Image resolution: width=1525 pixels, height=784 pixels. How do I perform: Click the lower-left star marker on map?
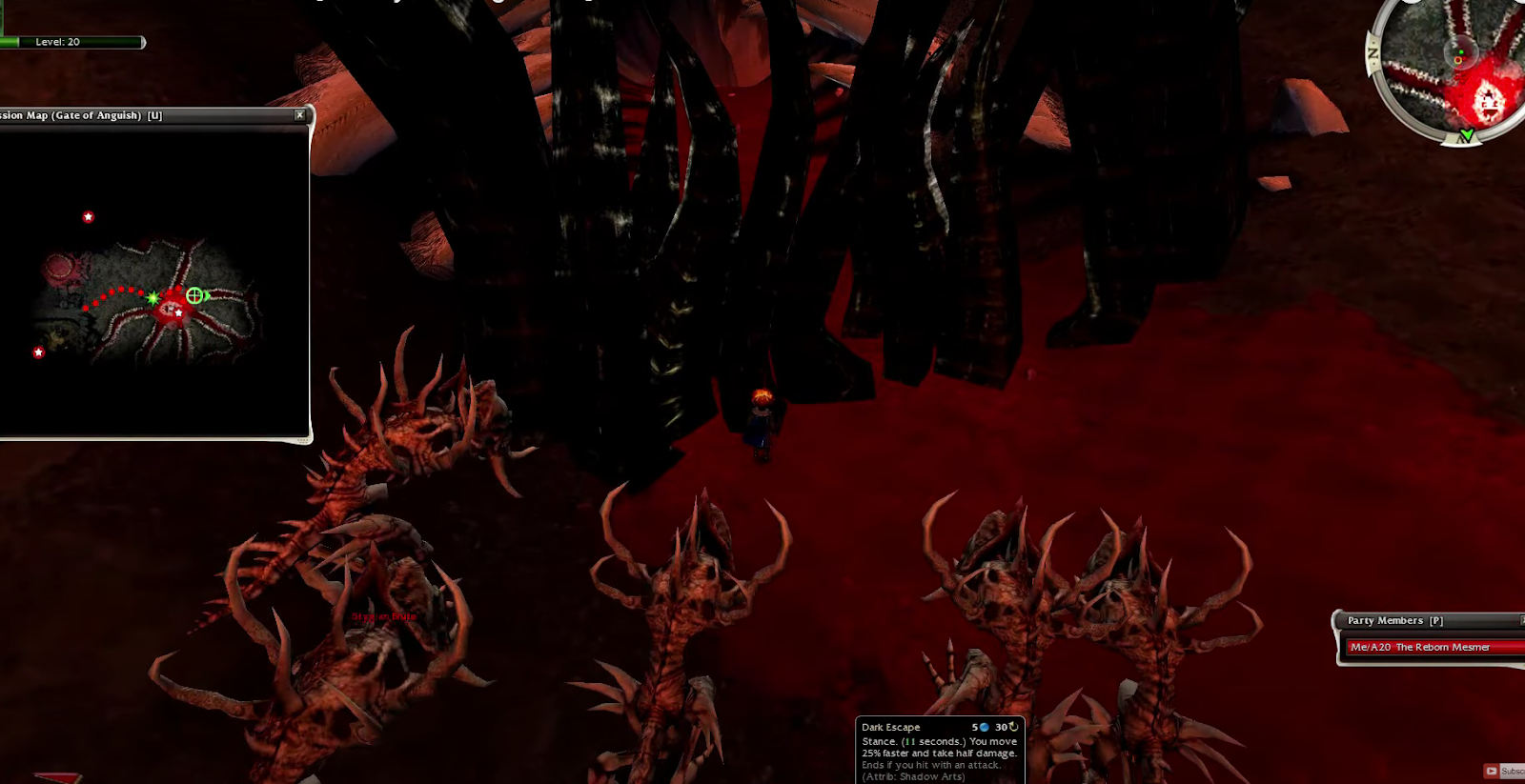38,352
